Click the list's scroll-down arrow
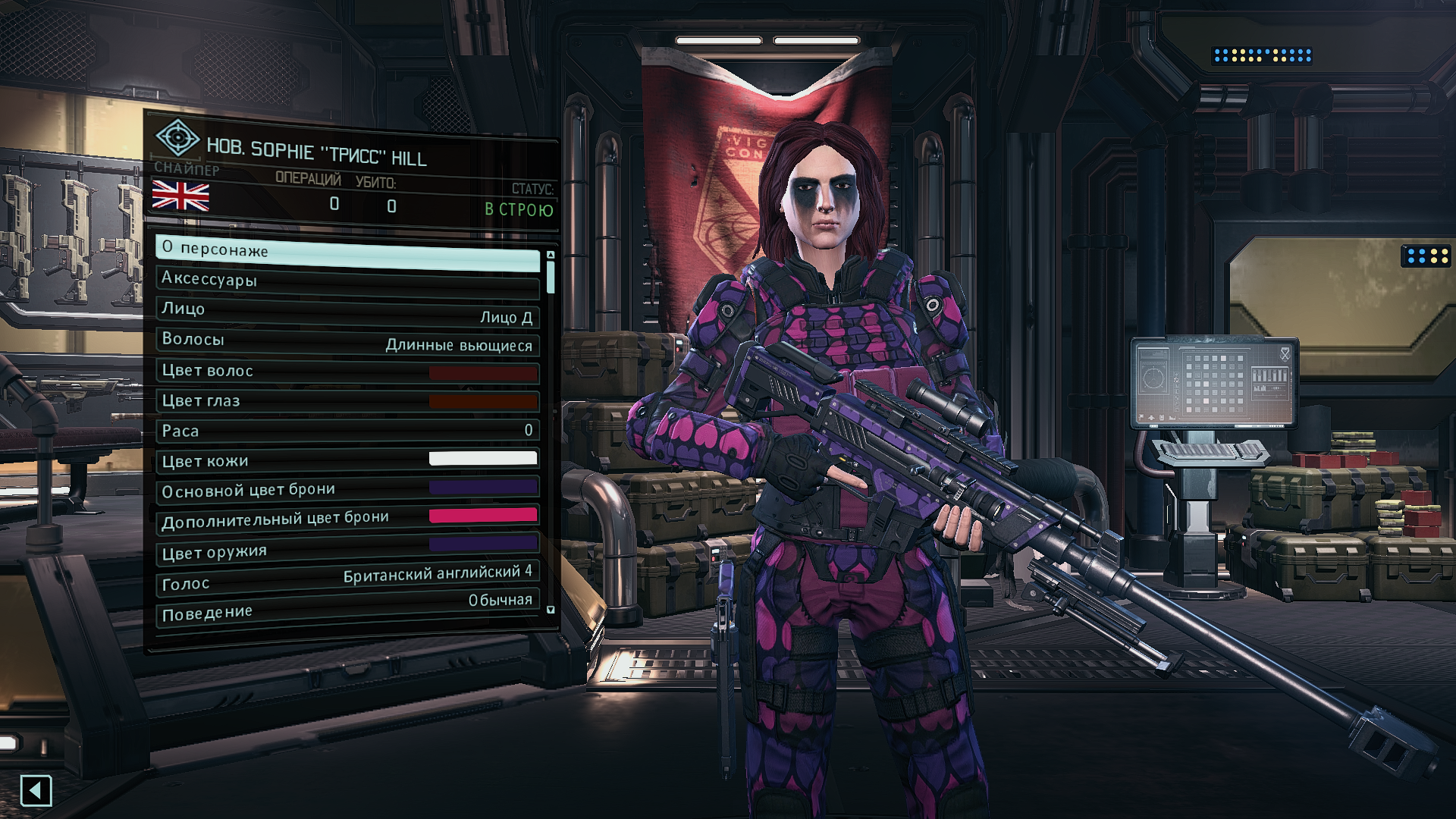The width and height of the screenshot is (1456, 819). click(x=551, y=610)
